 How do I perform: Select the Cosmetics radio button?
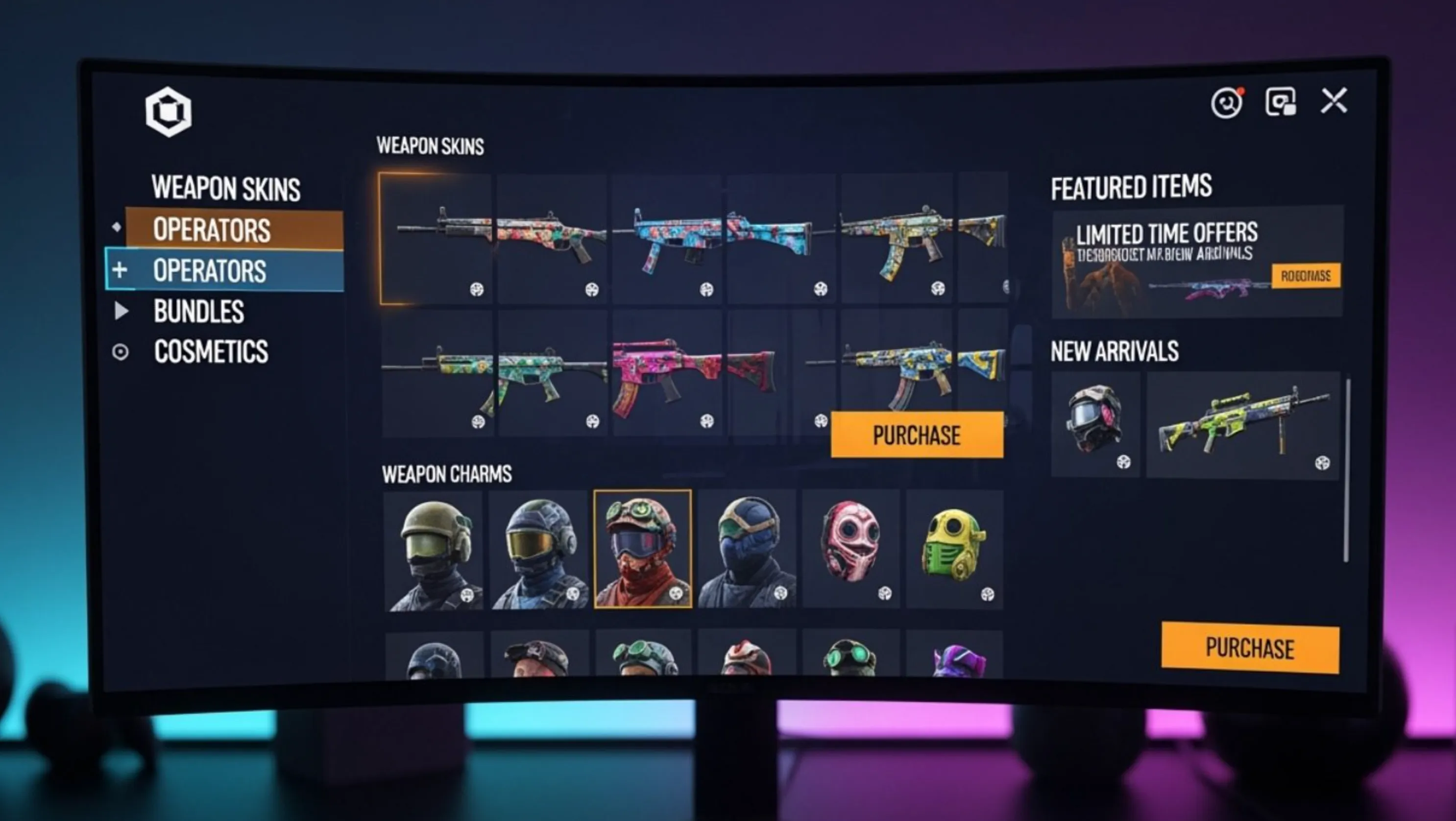coord(121,351)
